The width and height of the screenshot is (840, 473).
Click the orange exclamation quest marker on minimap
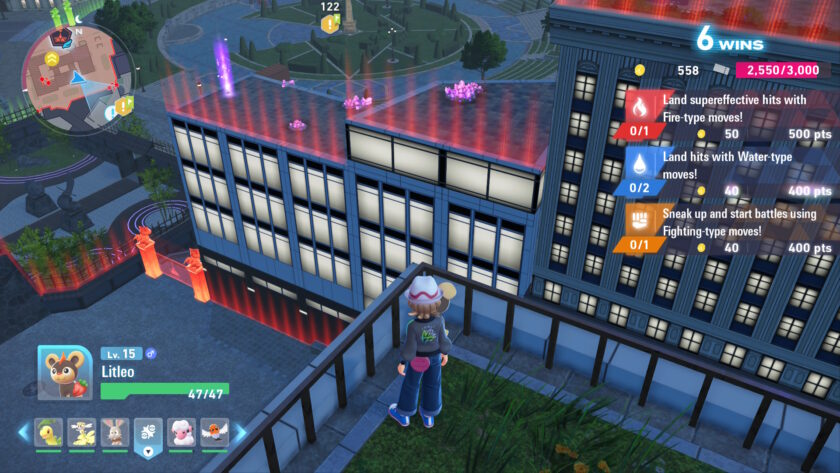(123, 105)
